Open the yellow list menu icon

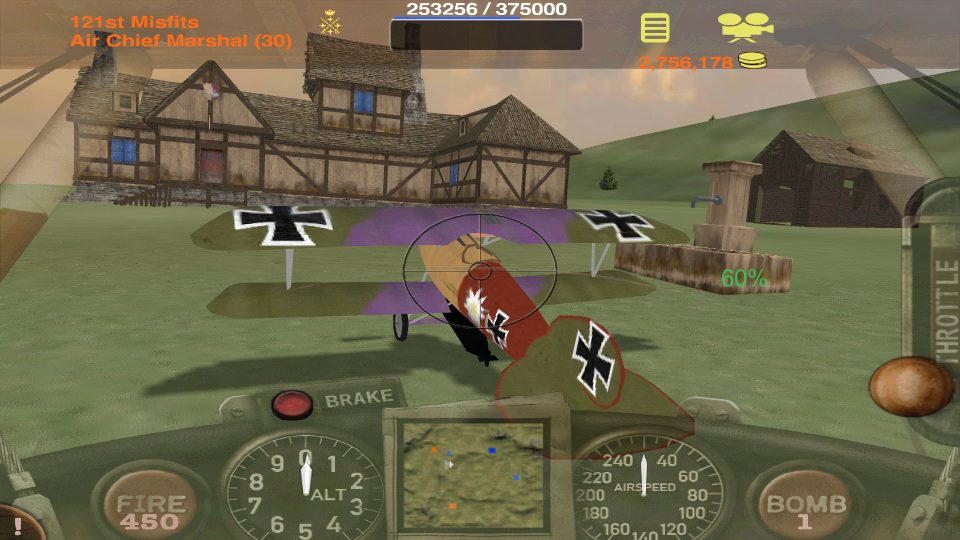[x=655, y=27]
